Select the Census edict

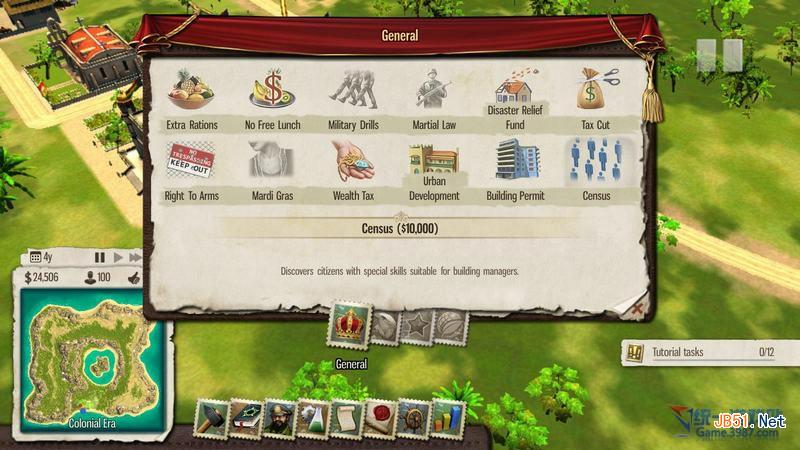click(597, 161)
